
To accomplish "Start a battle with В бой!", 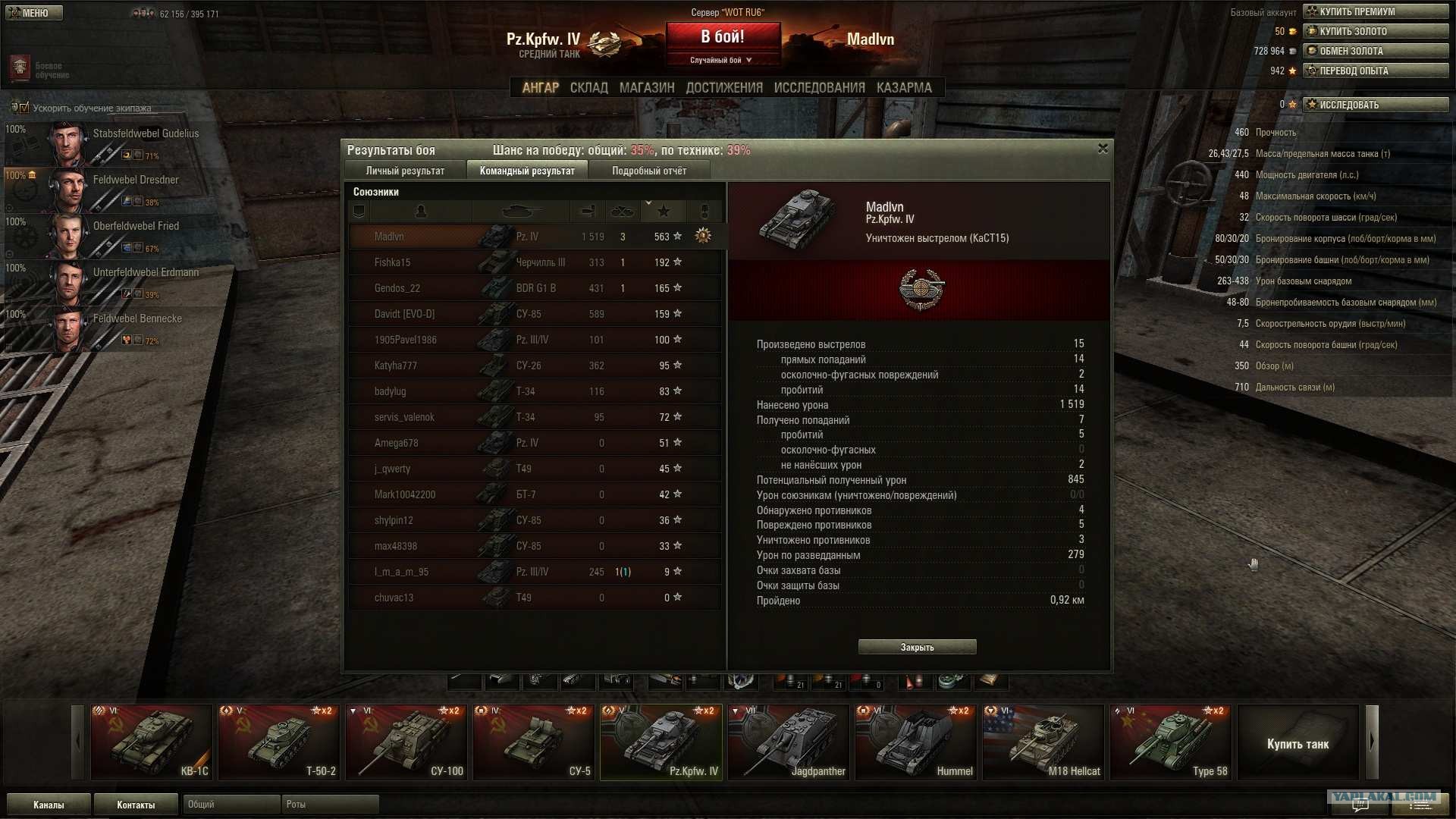I will [723, 37].
